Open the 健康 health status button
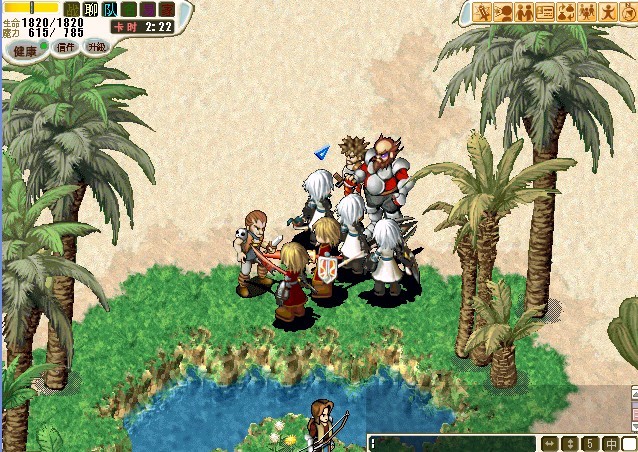Image resolution: width=638 pixels, height=452 pixels. point(26,50)
